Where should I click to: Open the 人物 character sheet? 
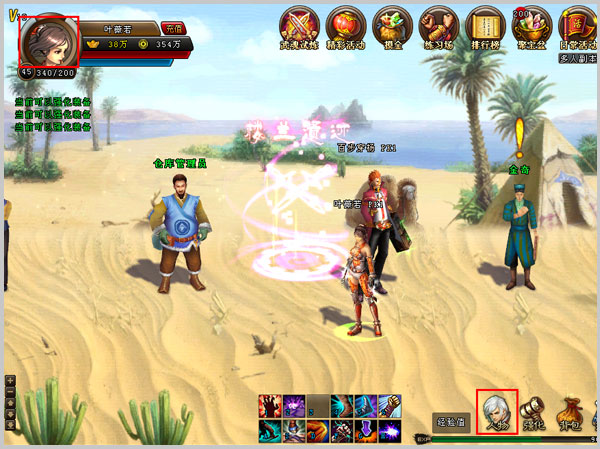coord(496,412)
